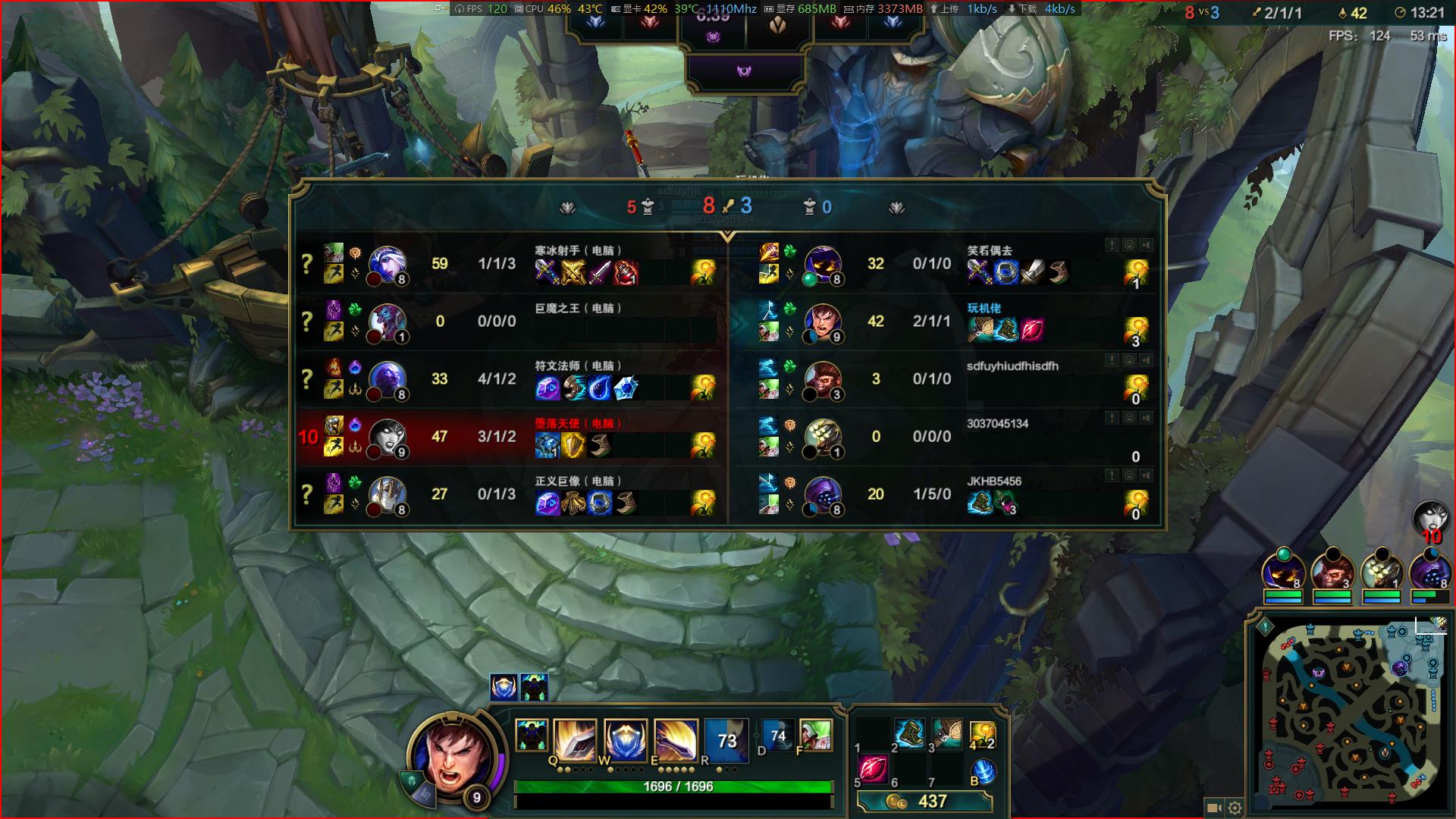Open the shop via the gold counter
This screenshot has height=819, width=1456.
tap(924, 802)
